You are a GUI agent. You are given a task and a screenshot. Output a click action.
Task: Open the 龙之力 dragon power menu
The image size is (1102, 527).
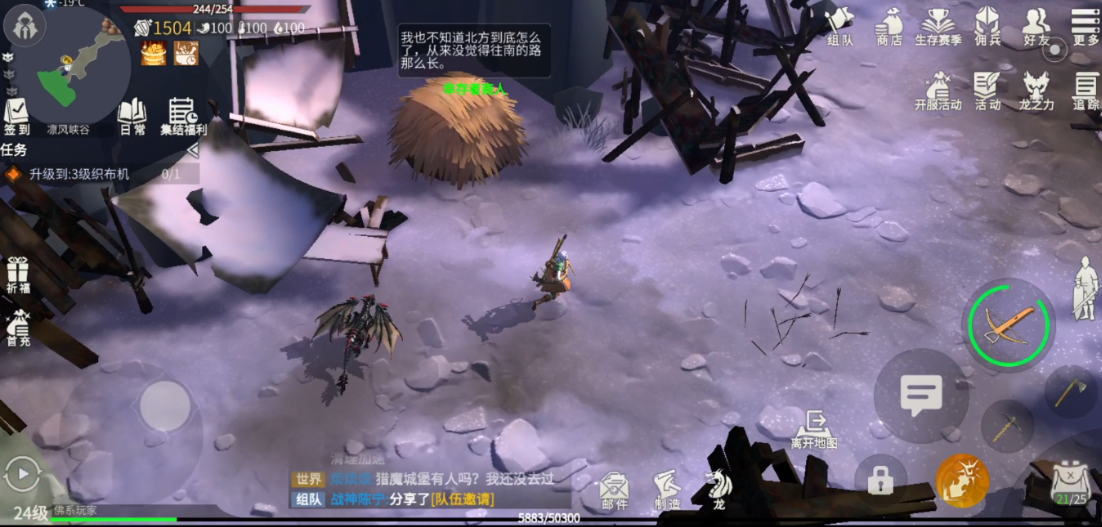[x=1036, y=91]
